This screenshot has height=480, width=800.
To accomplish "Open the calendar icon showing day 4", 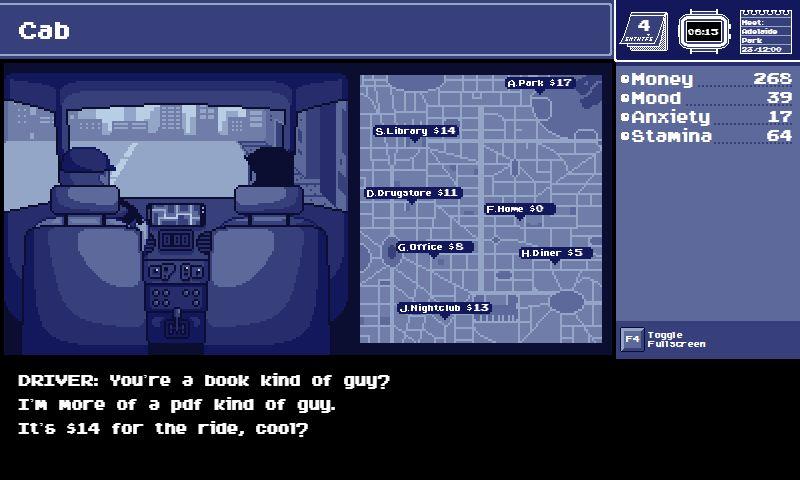I will [x=644, y=31].
